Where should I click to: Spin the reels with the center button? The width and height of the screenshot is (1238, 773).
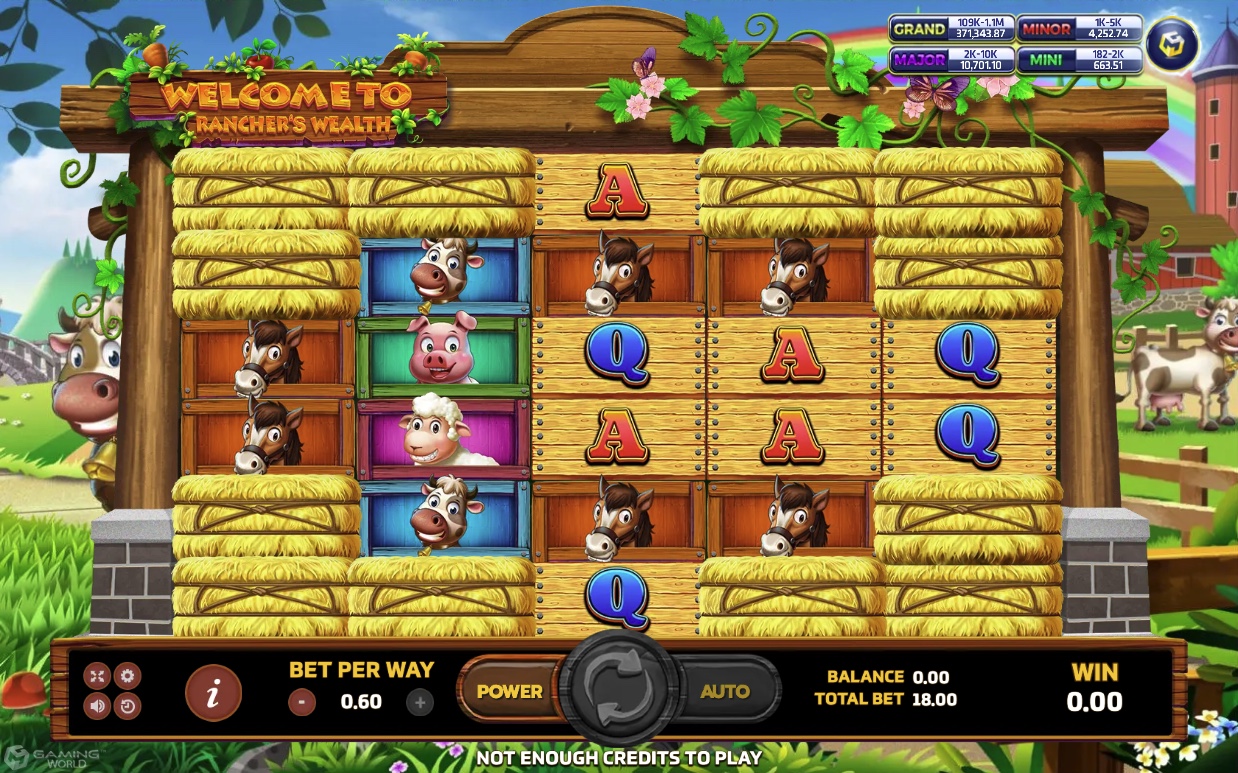pyautogui.click(x=618, y=690)
